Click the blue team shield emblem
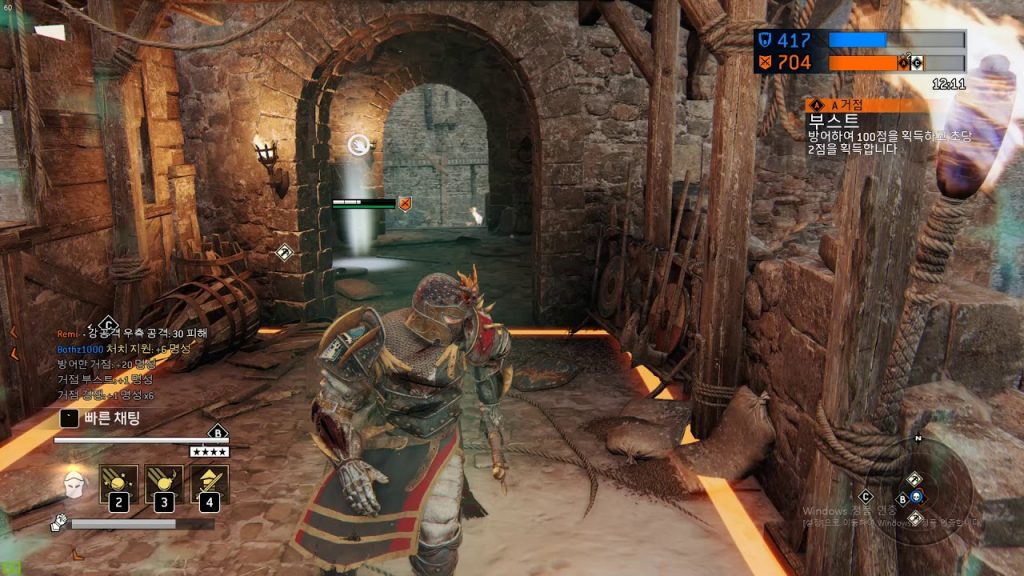 pos(764,40)
